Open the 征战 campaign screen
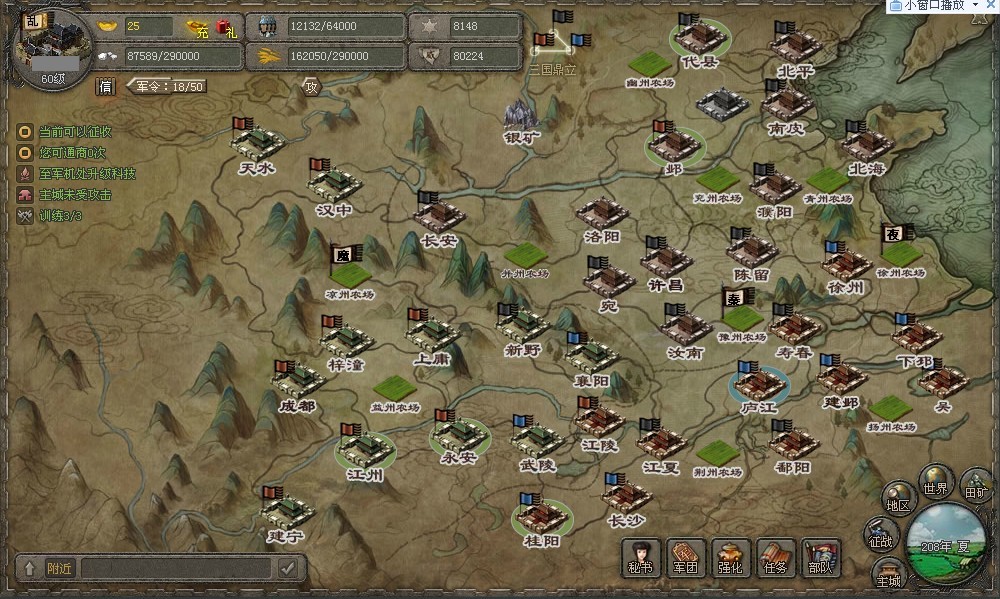The image size is (1000, 599). tap(880, 534)
